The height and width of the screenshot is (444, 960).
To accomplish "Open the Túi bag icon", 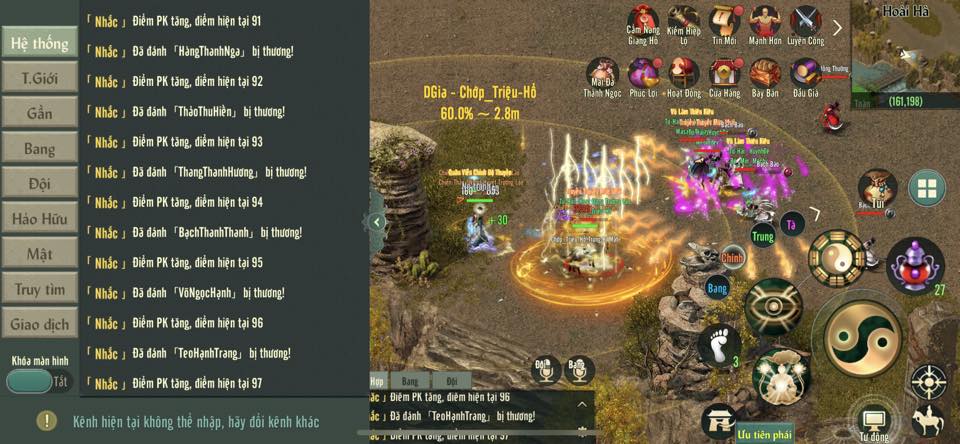I will tap(877, 188).
